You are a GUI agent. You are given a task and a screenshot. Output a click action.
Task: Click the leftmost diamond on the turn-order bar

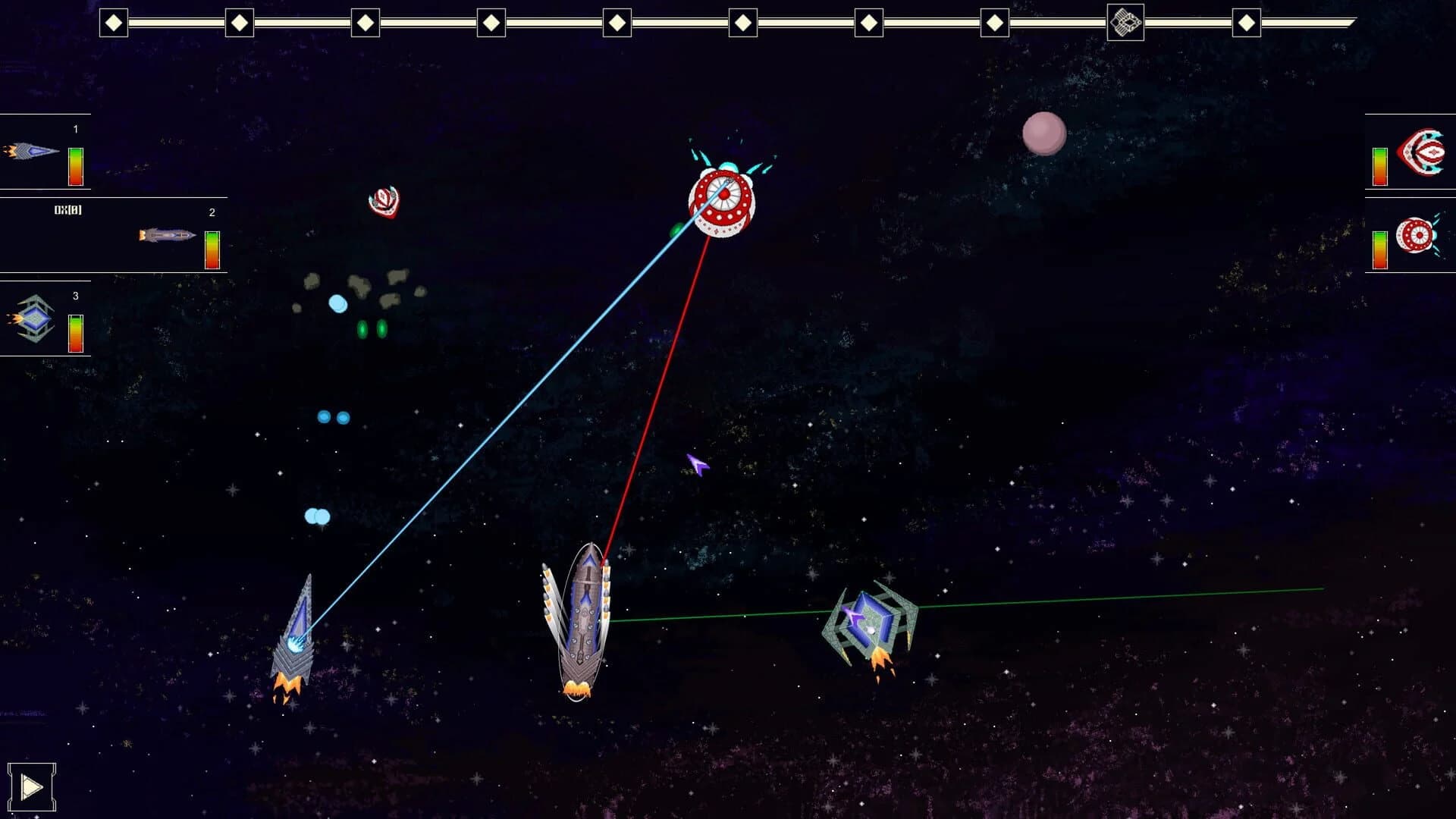tap(115, 23)
